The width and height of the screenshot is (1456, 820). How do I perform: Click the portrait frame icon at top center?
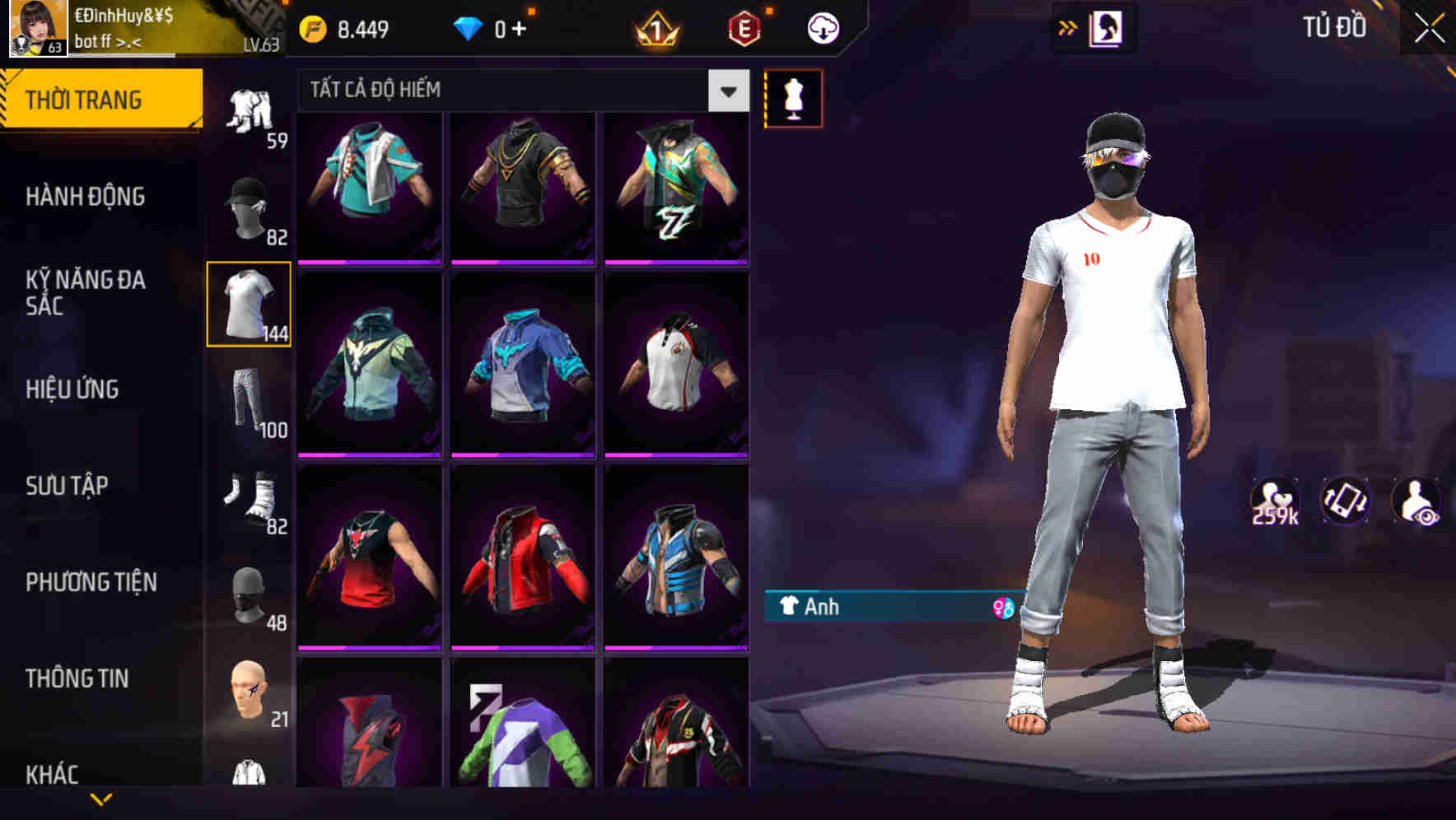pos(1108,26)
